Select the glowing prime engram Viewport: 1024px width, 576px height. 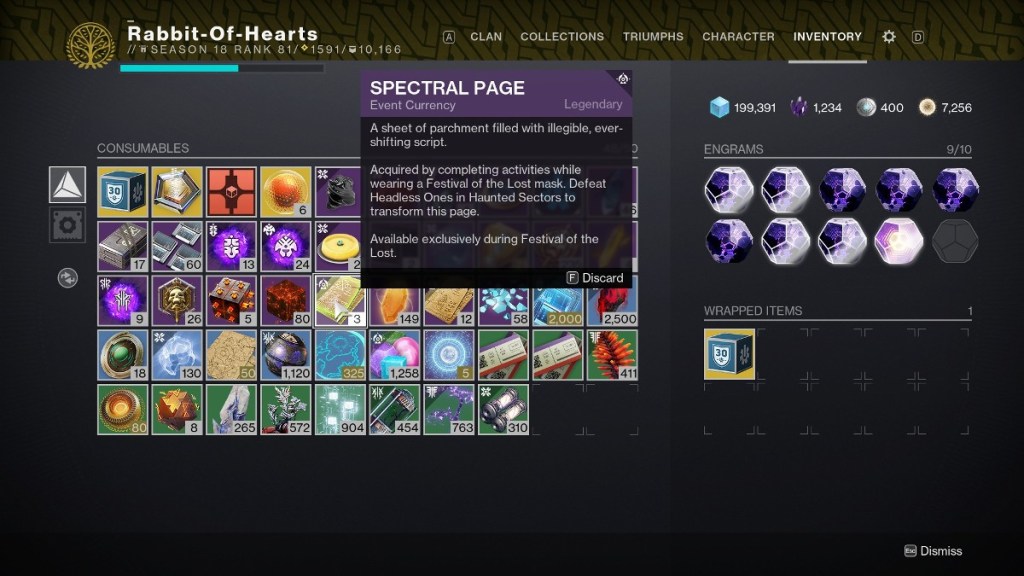click(902, 240)
